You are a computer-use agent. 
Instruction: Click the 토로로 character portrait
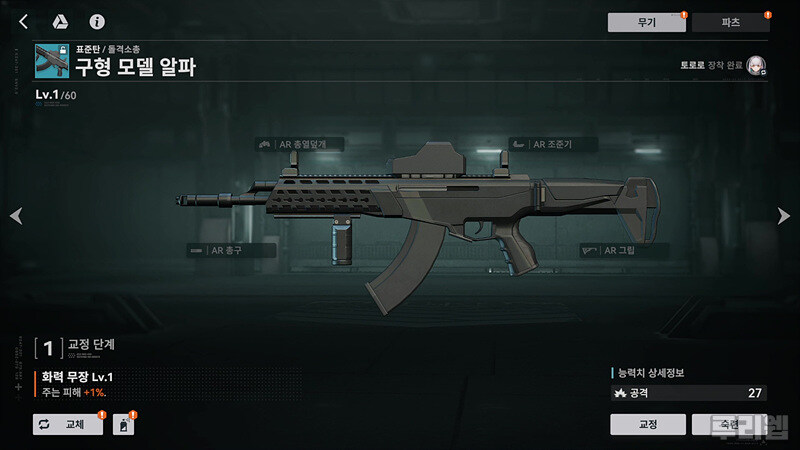756,67
